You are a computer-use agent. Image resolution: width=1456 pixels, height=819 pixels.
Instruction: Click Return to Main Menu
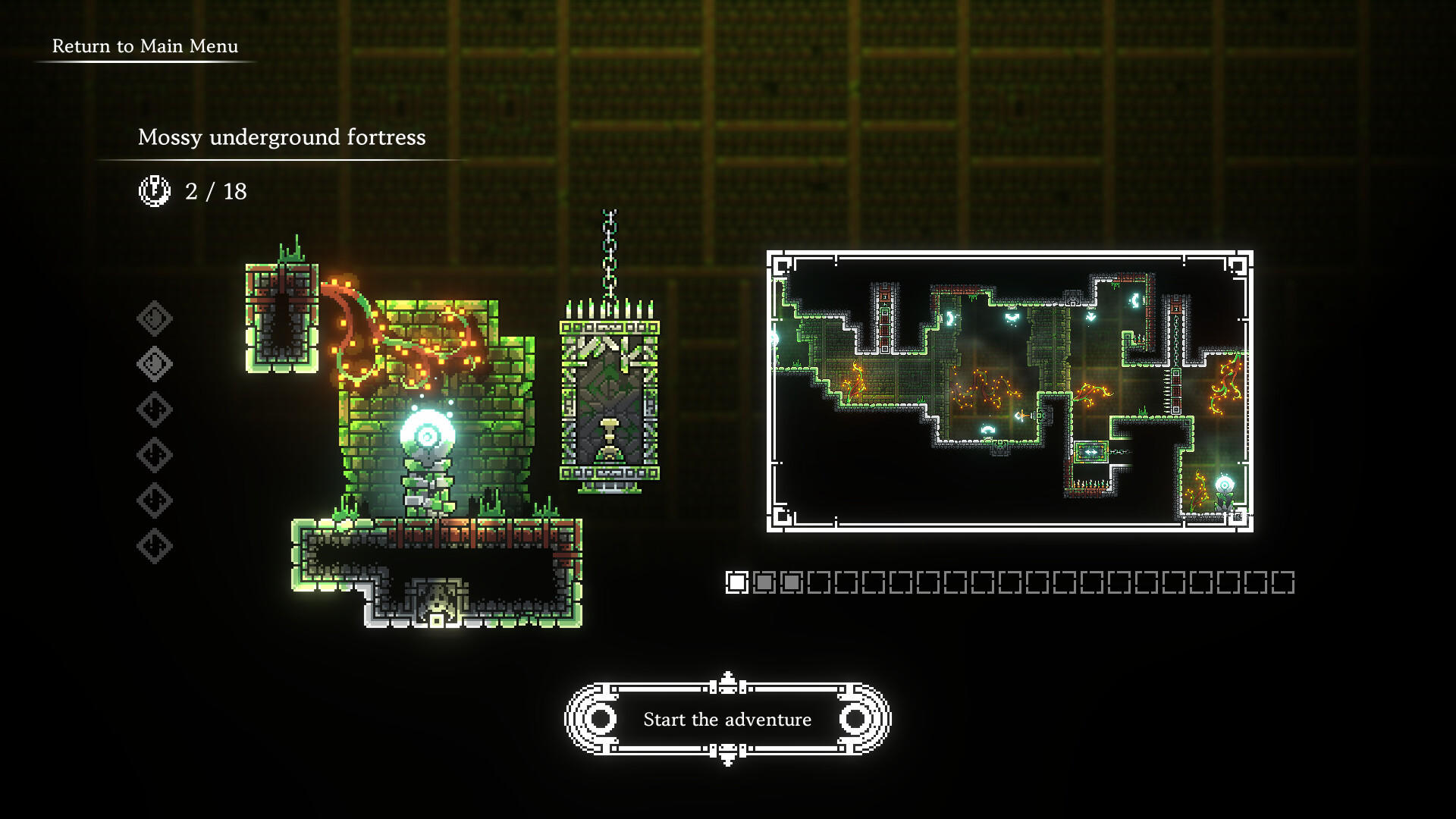144,46
